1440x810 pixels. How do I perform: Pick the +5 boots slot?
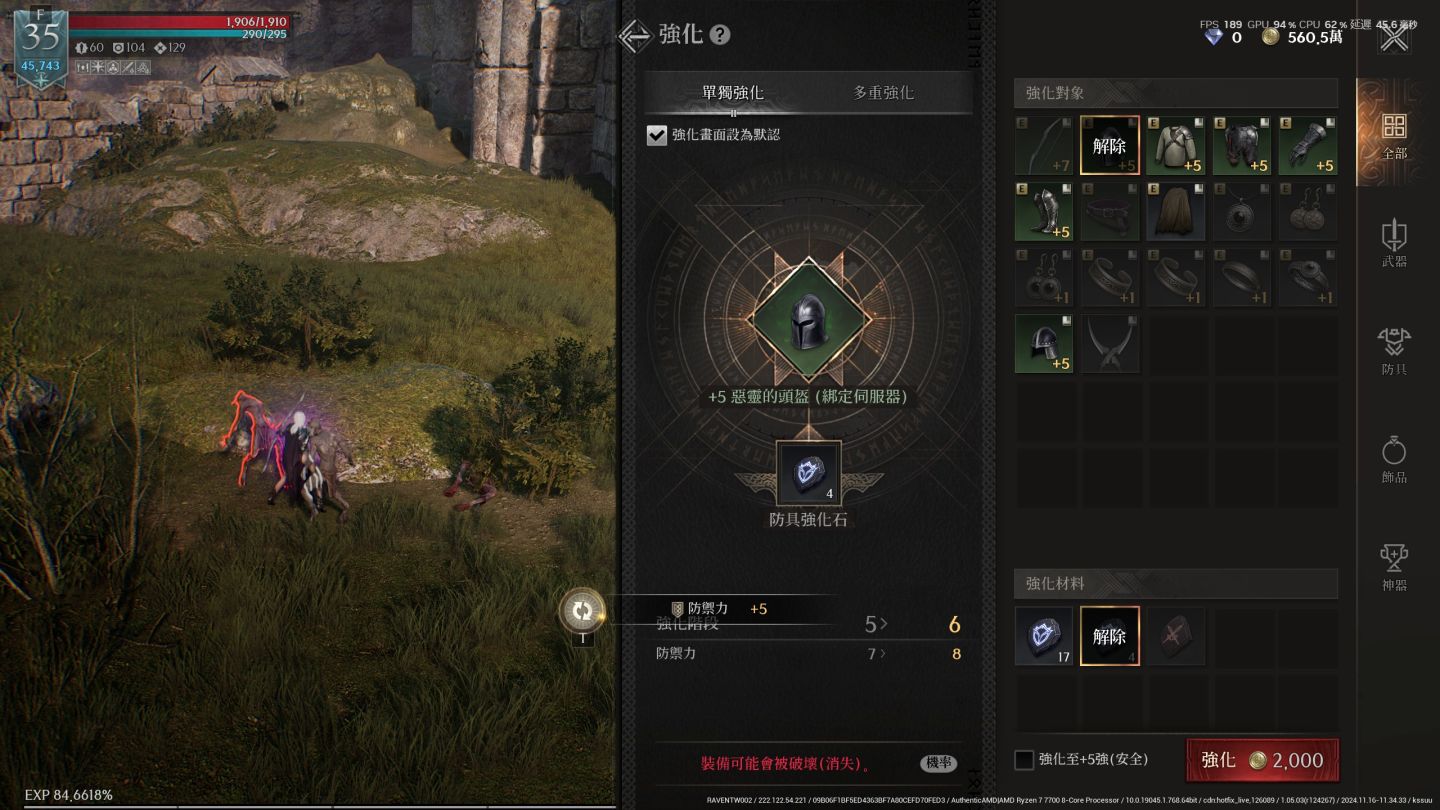[1044, 212]
